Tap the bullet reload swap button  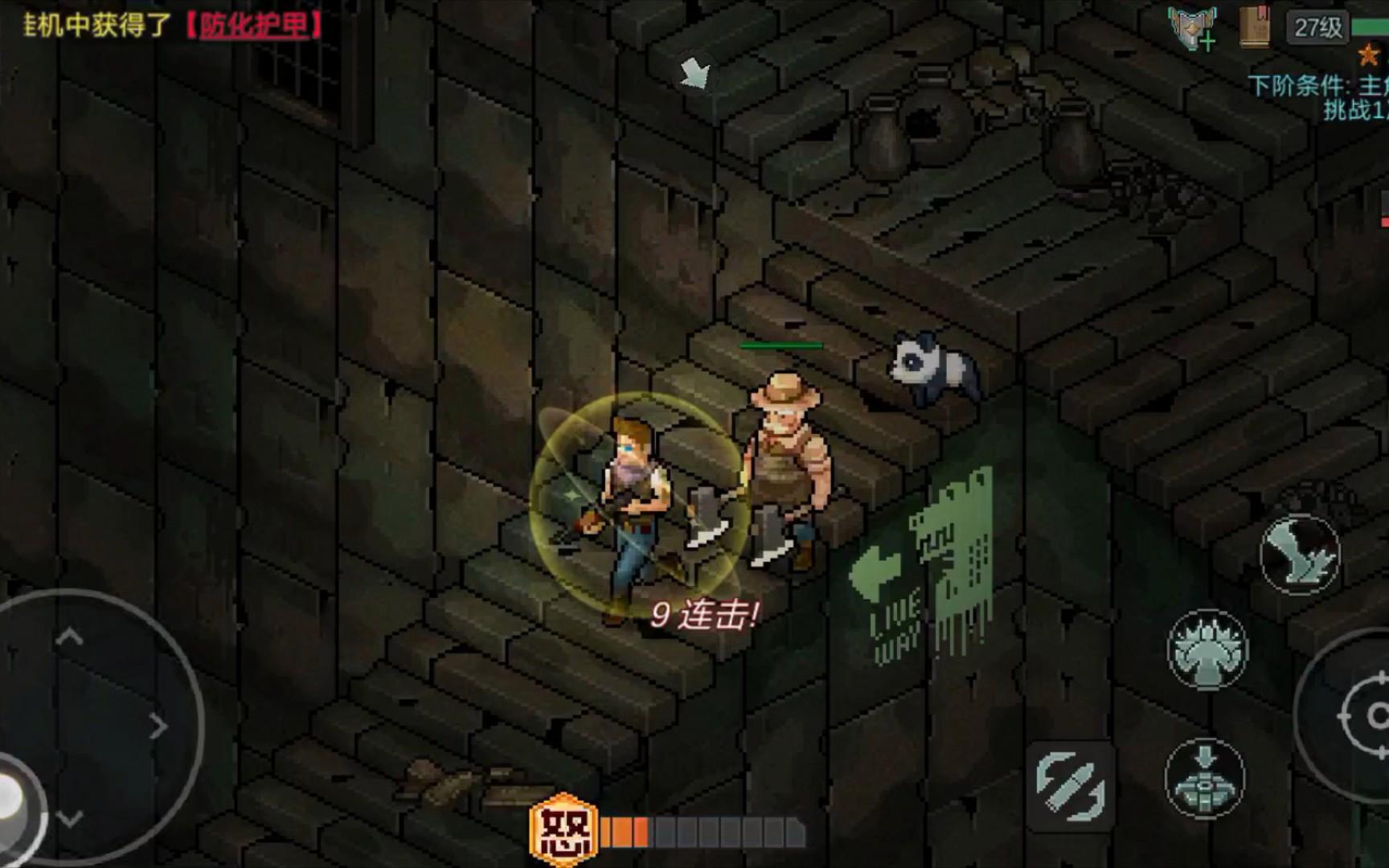click(1071, 784)
